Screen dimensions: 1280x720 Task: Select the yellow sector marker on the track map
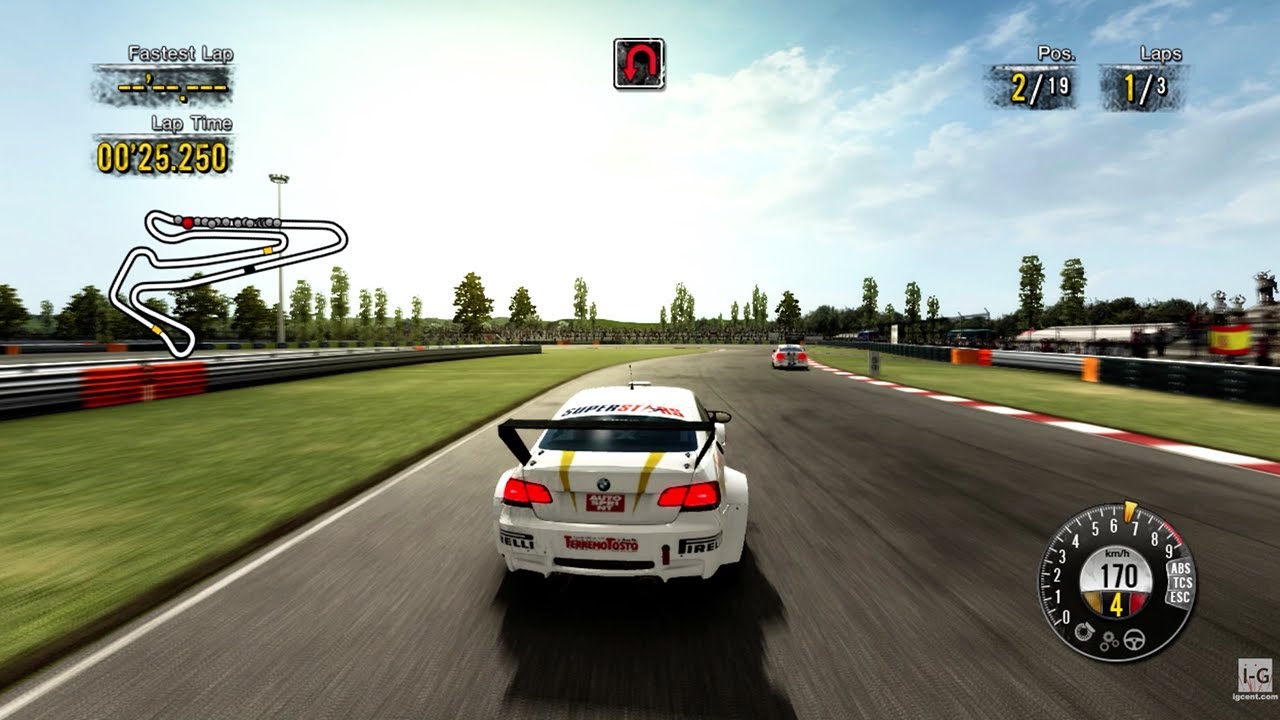click(267, 250)
